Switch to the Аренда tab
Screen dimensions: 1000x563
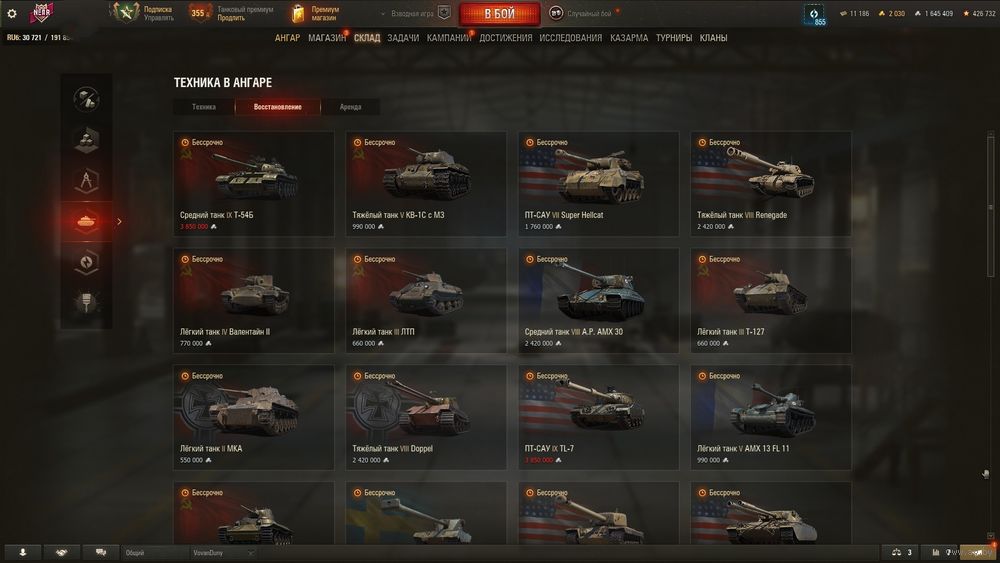click(x=350, y=107)
